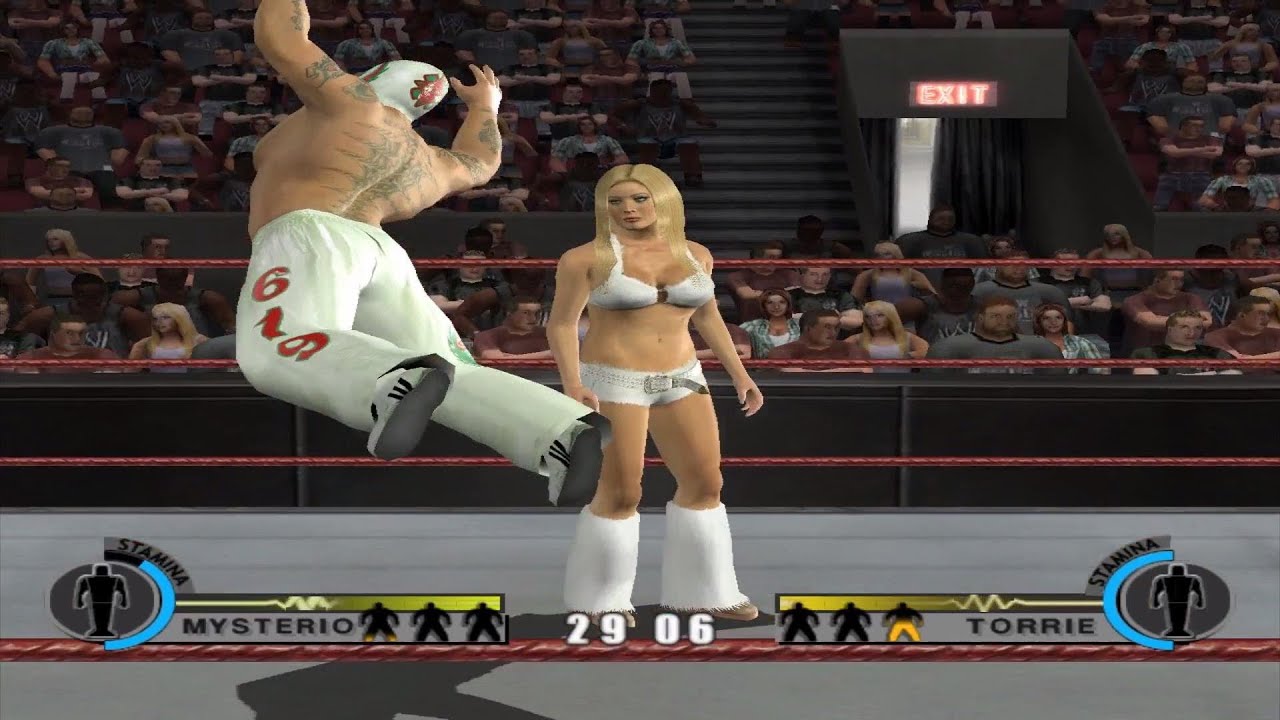
Task: Click Torrie's orange highlighted finisher icon
Action: 902,622
